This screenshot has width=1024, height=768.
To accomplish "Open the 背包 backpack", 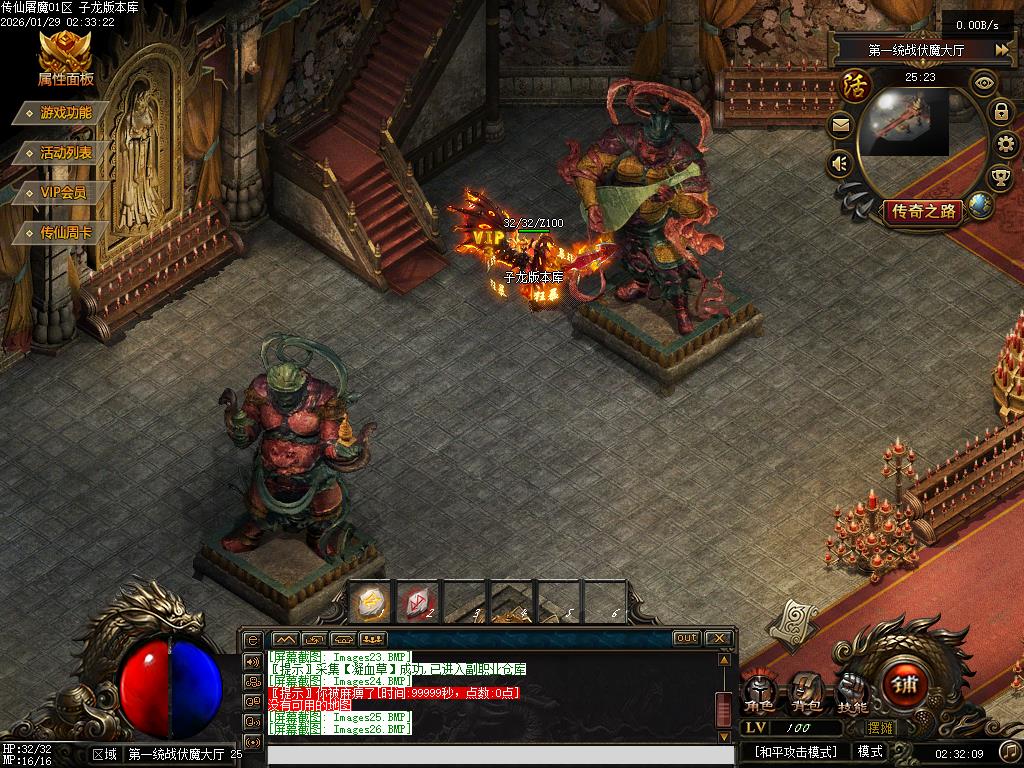I will [806, 692].
